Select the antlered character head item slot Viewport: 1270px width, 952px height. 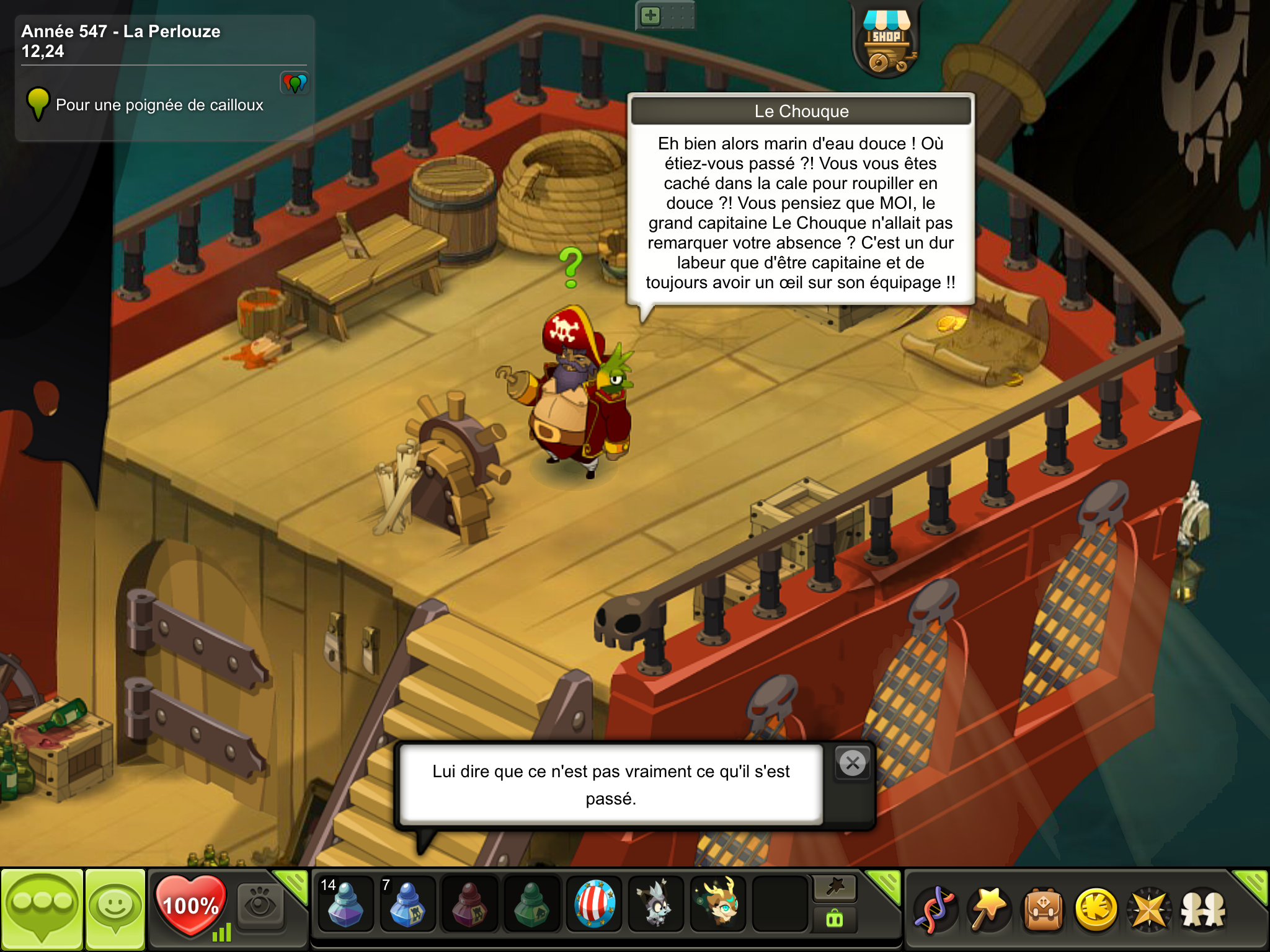coord(719,904)
